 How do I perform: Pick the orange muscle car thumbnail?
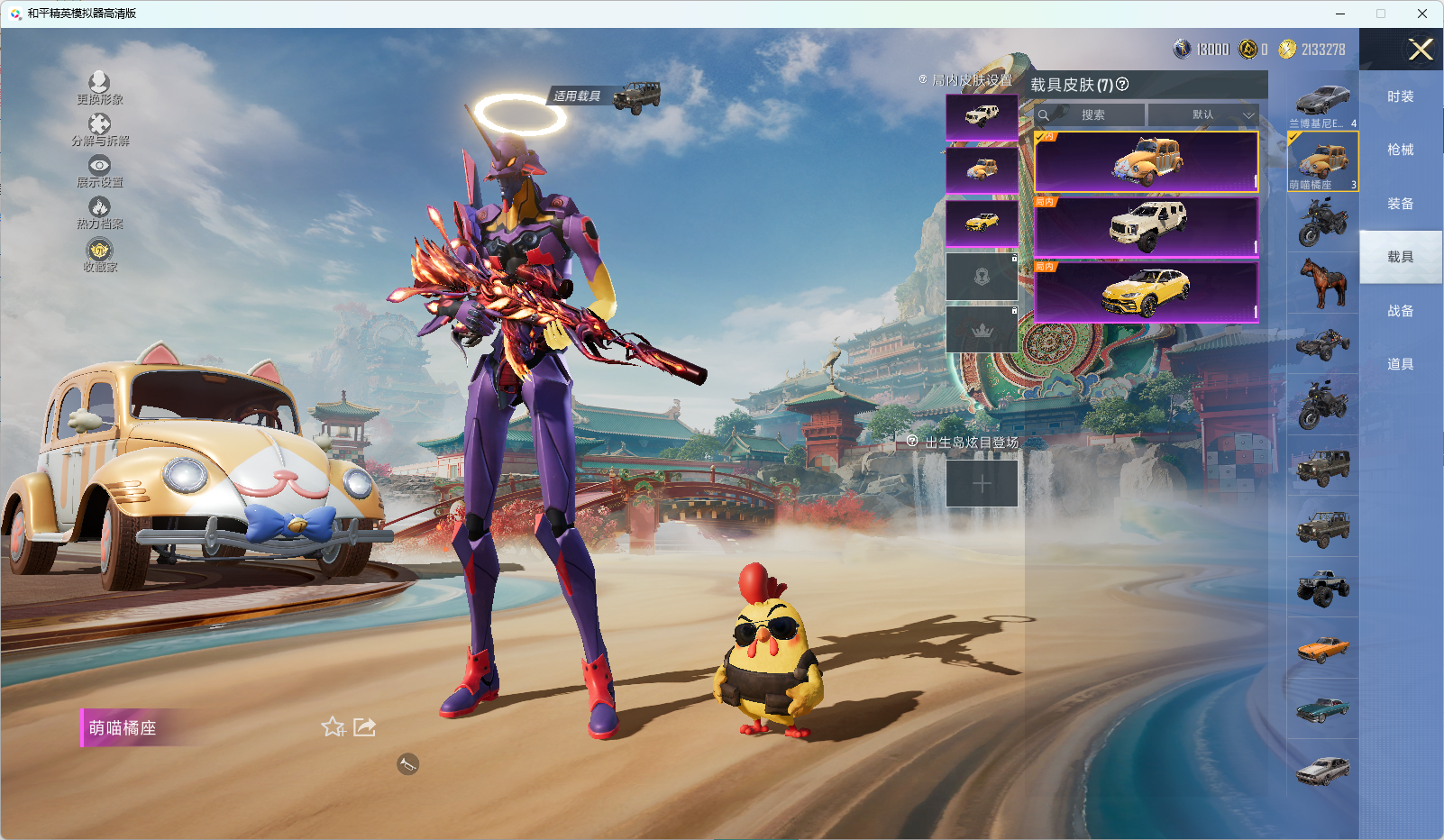[x=1322, y=648]
